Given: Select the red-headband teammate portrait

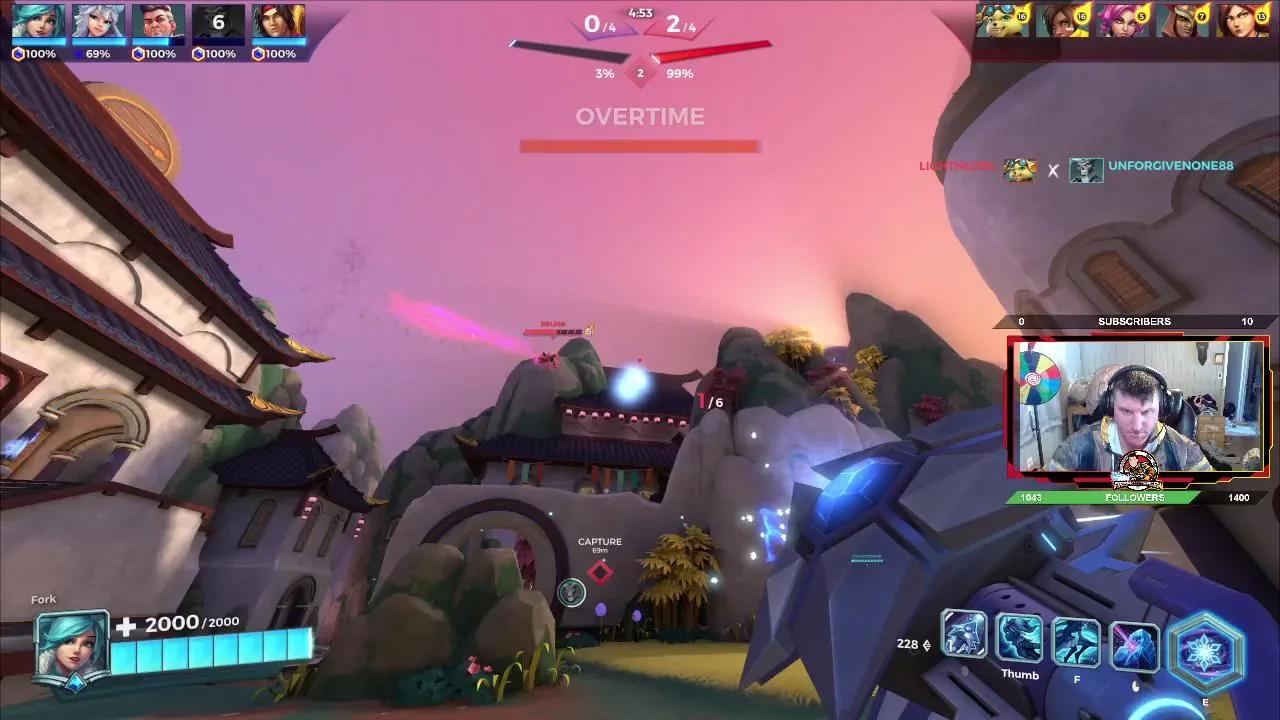Looking at the screenshot, I should (x=278, y=22).
